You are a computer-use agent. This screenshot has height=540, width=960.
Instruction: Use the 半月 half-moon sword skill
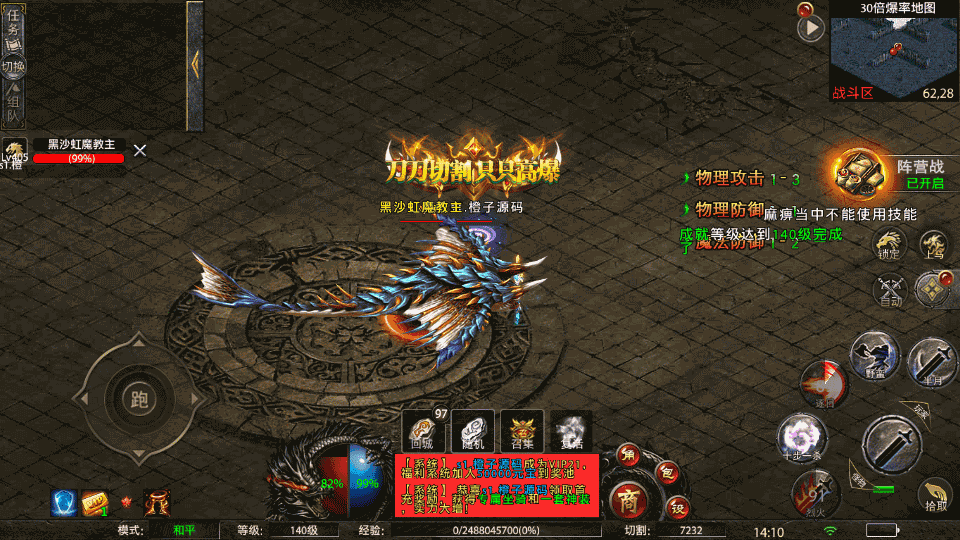click(932, 362)
